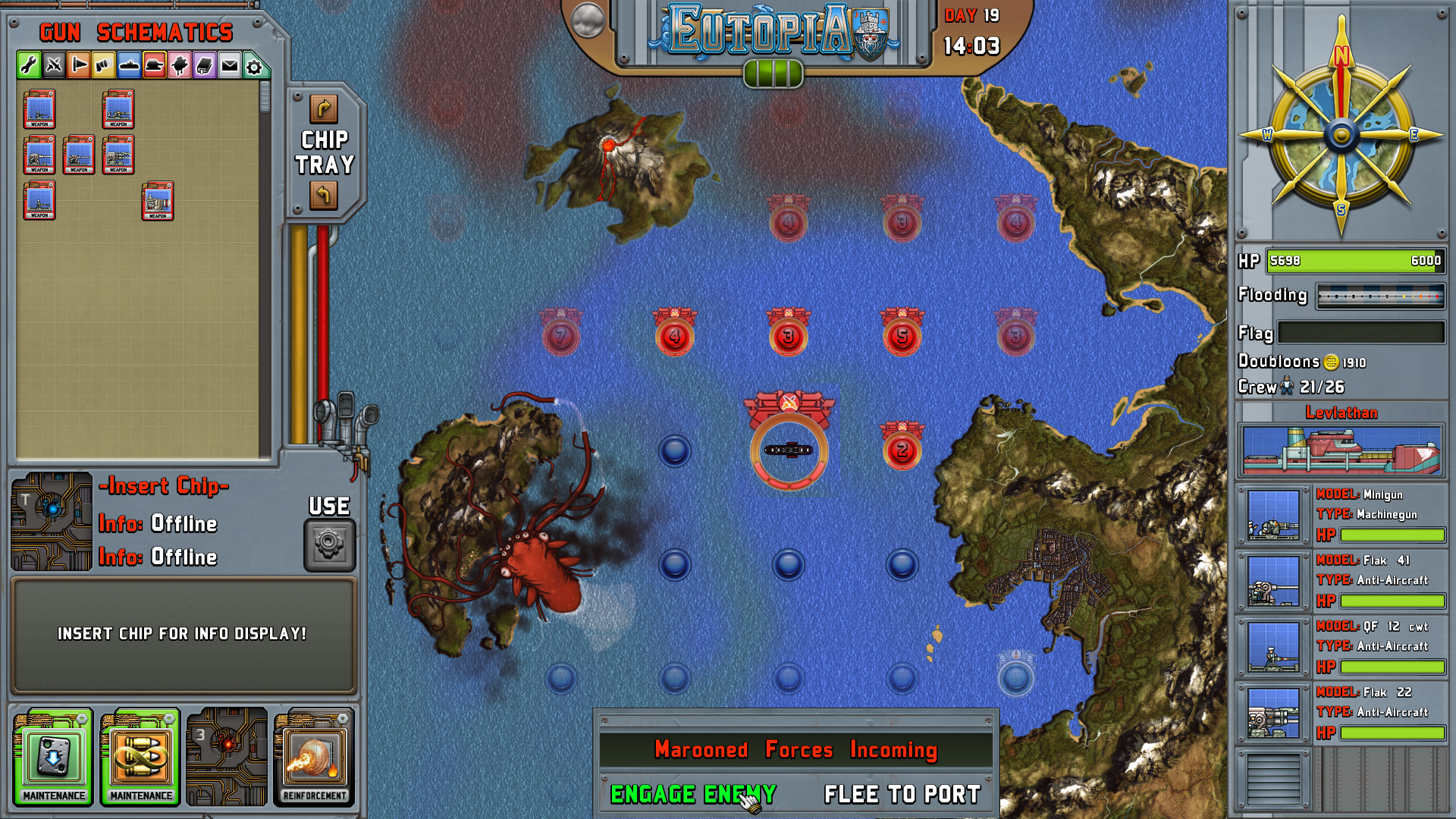Screen dimensions: 1456x819
Task: Click the flag icon in the toolbar
Action: [x=79, y=66]
